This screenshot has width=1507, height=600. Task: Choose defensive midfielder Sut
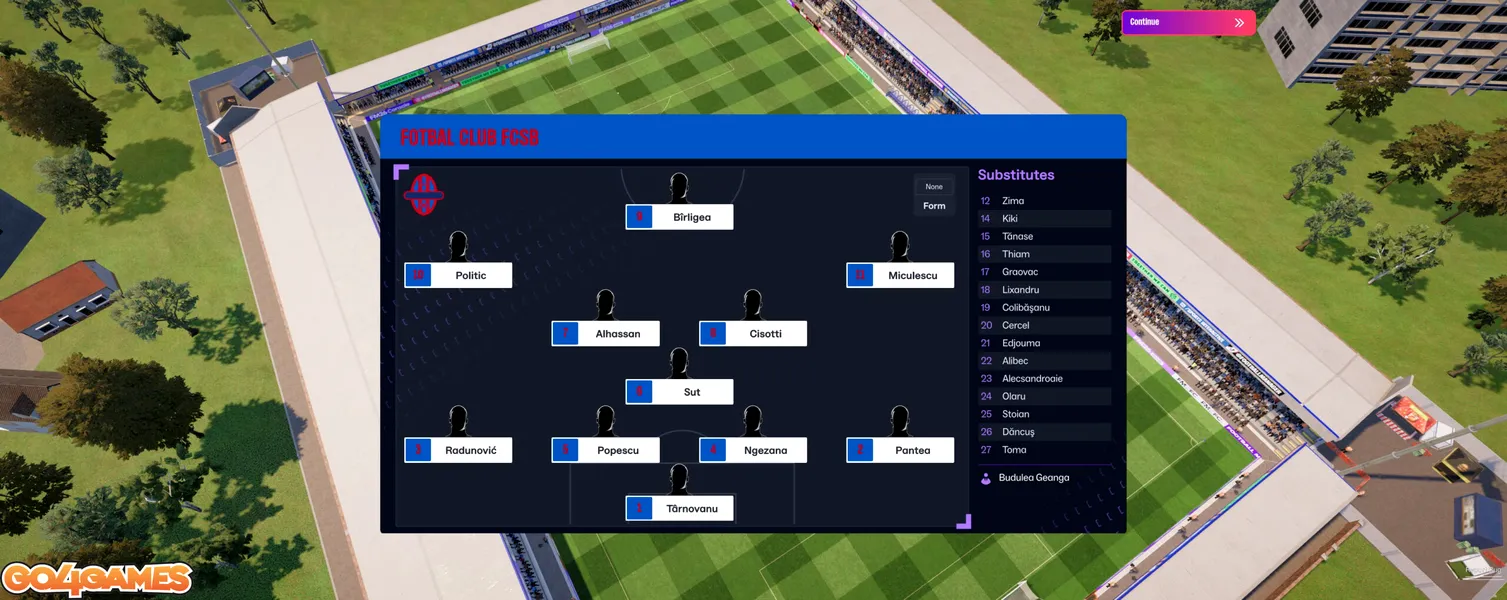point(679,392)
